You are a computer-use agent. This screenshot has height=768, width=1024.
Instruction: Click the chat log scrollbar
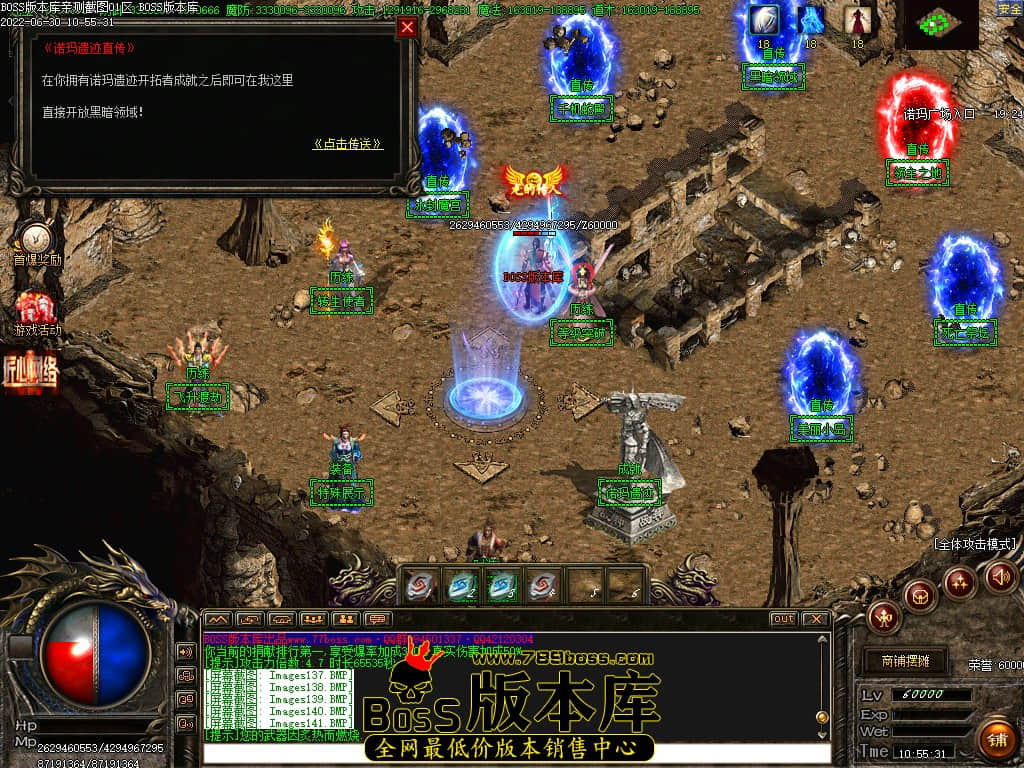click(822, 680)
